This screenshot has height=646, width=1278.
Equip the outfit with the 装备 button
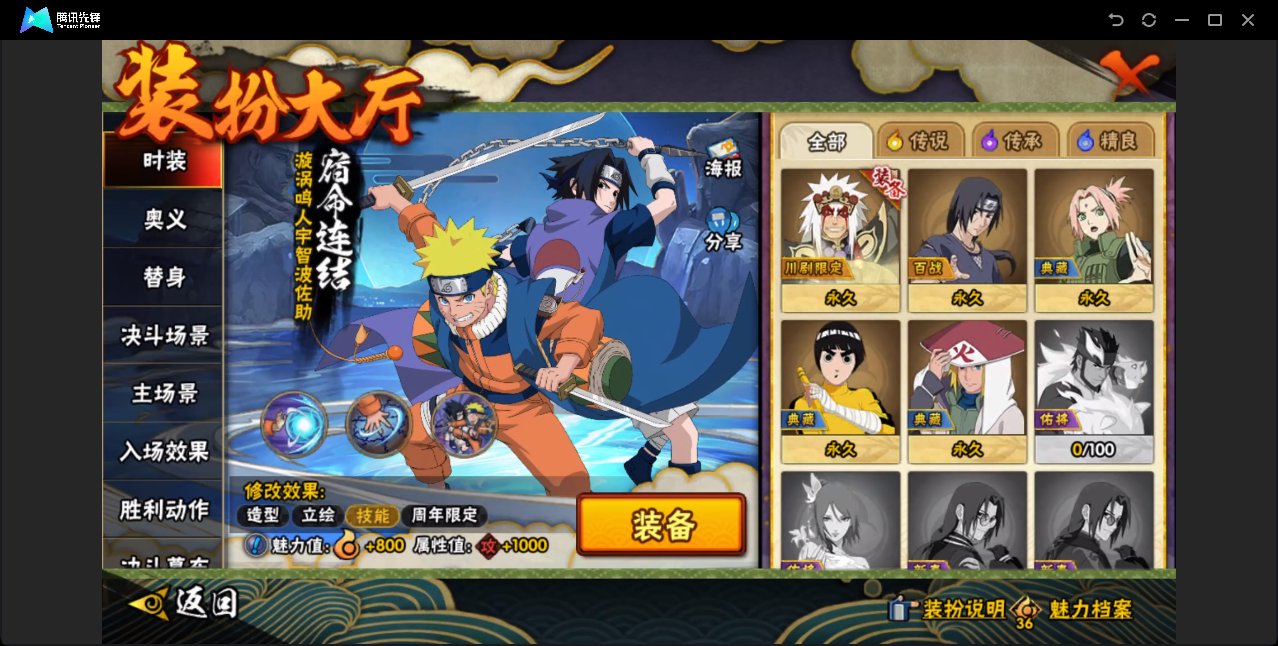(x=661, y=524)
